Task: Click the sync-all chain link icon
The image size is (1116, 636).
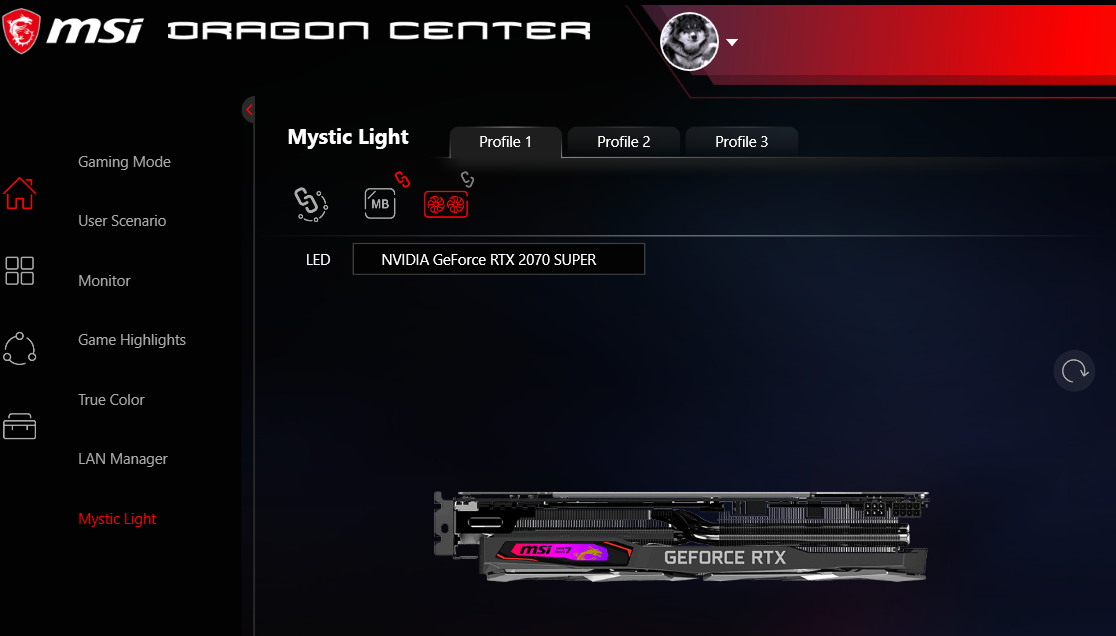Action: pyautogui.click(x=310, y=203)
